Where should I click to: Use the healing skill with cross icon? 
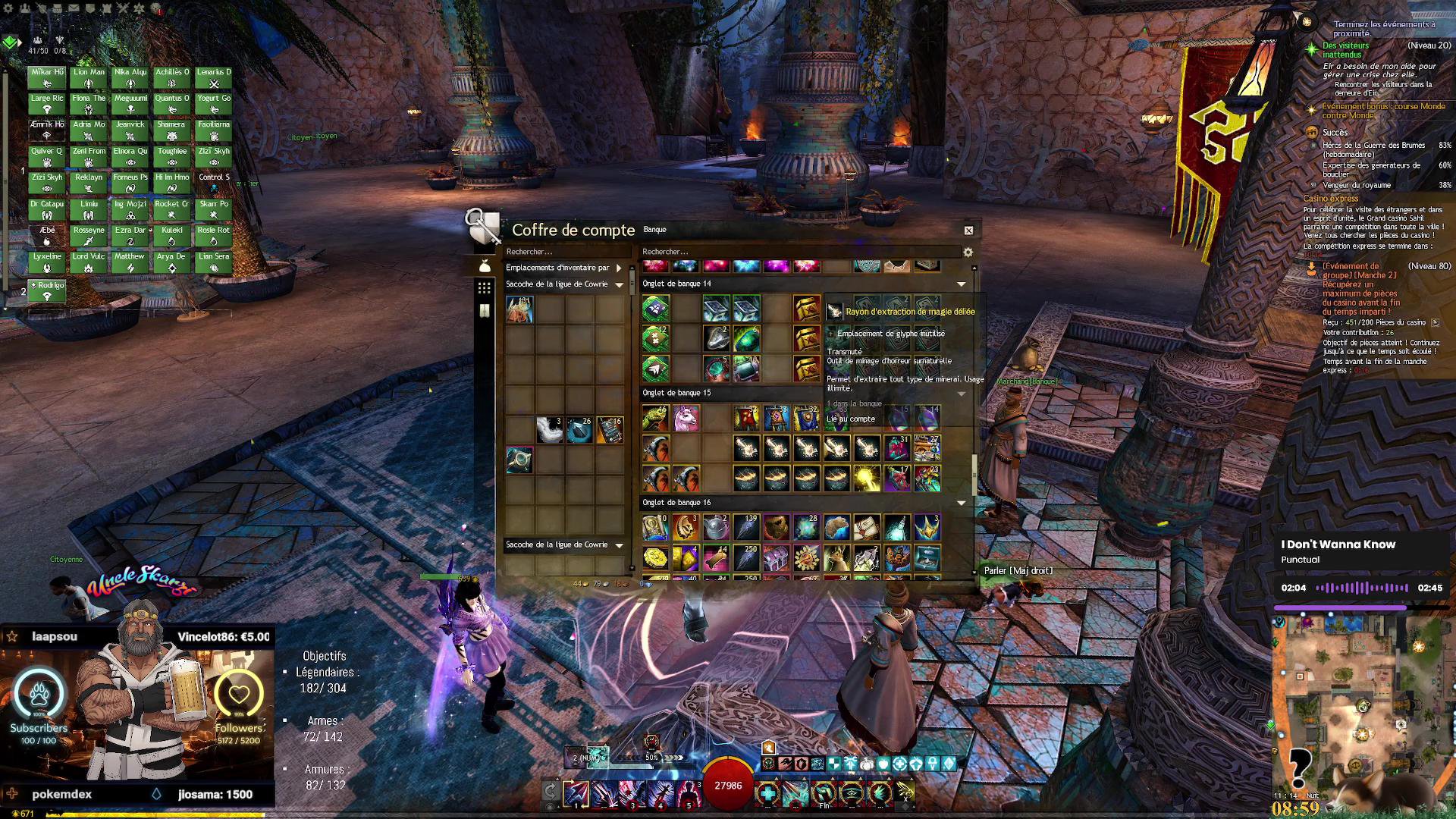click(767, 793)
